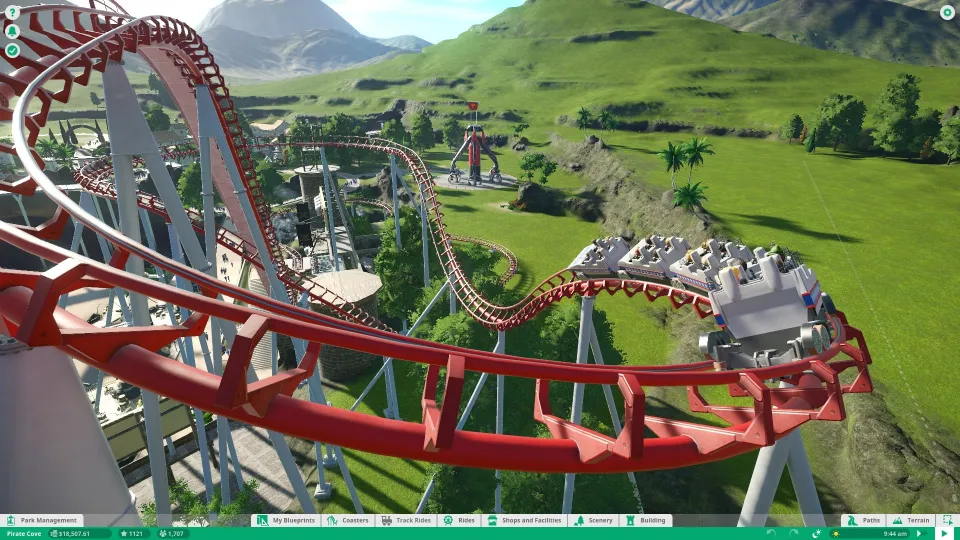Redo the undone action

792,534
